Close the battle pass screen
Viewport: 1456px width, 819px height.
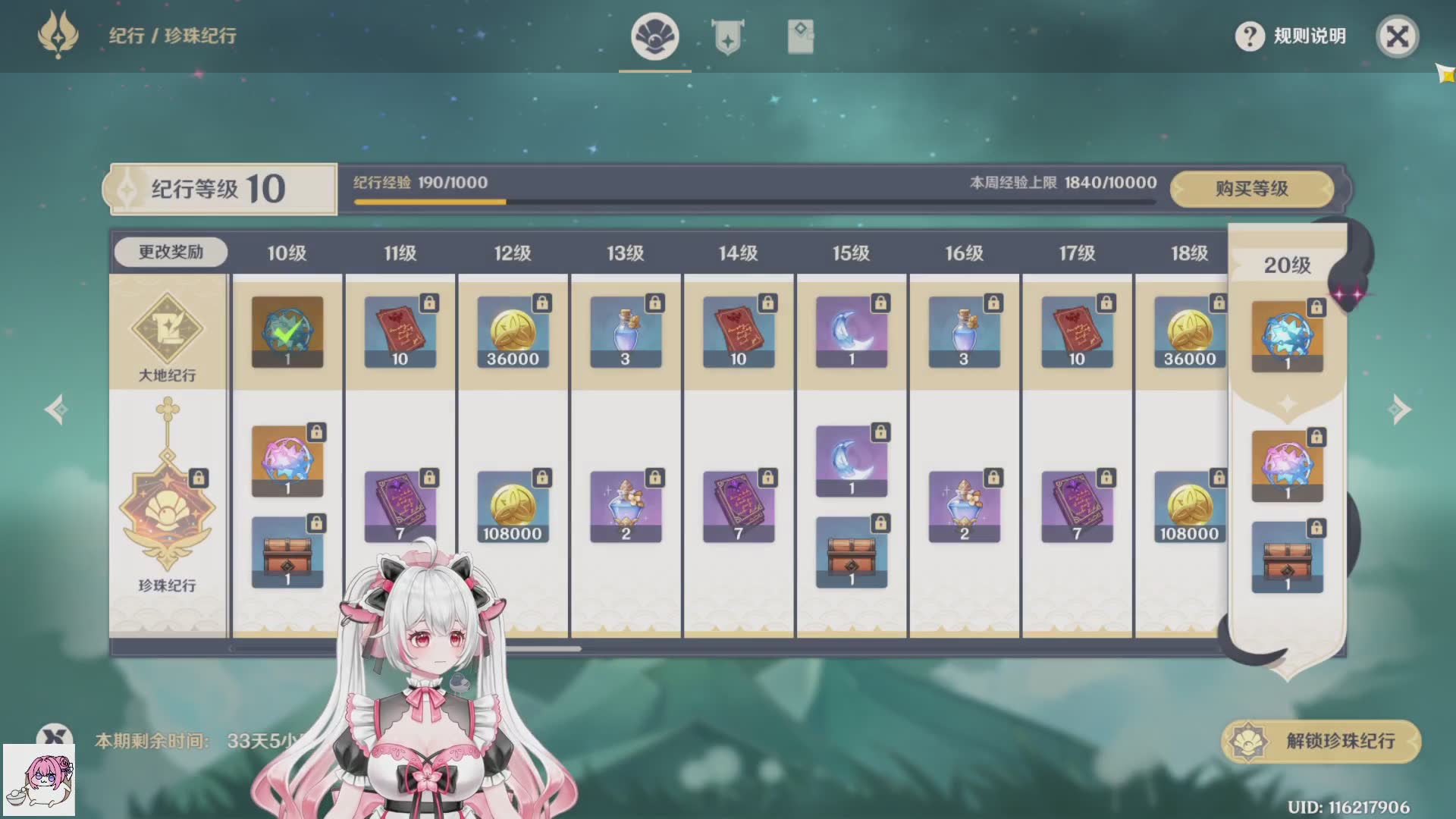pos(1397,36)
